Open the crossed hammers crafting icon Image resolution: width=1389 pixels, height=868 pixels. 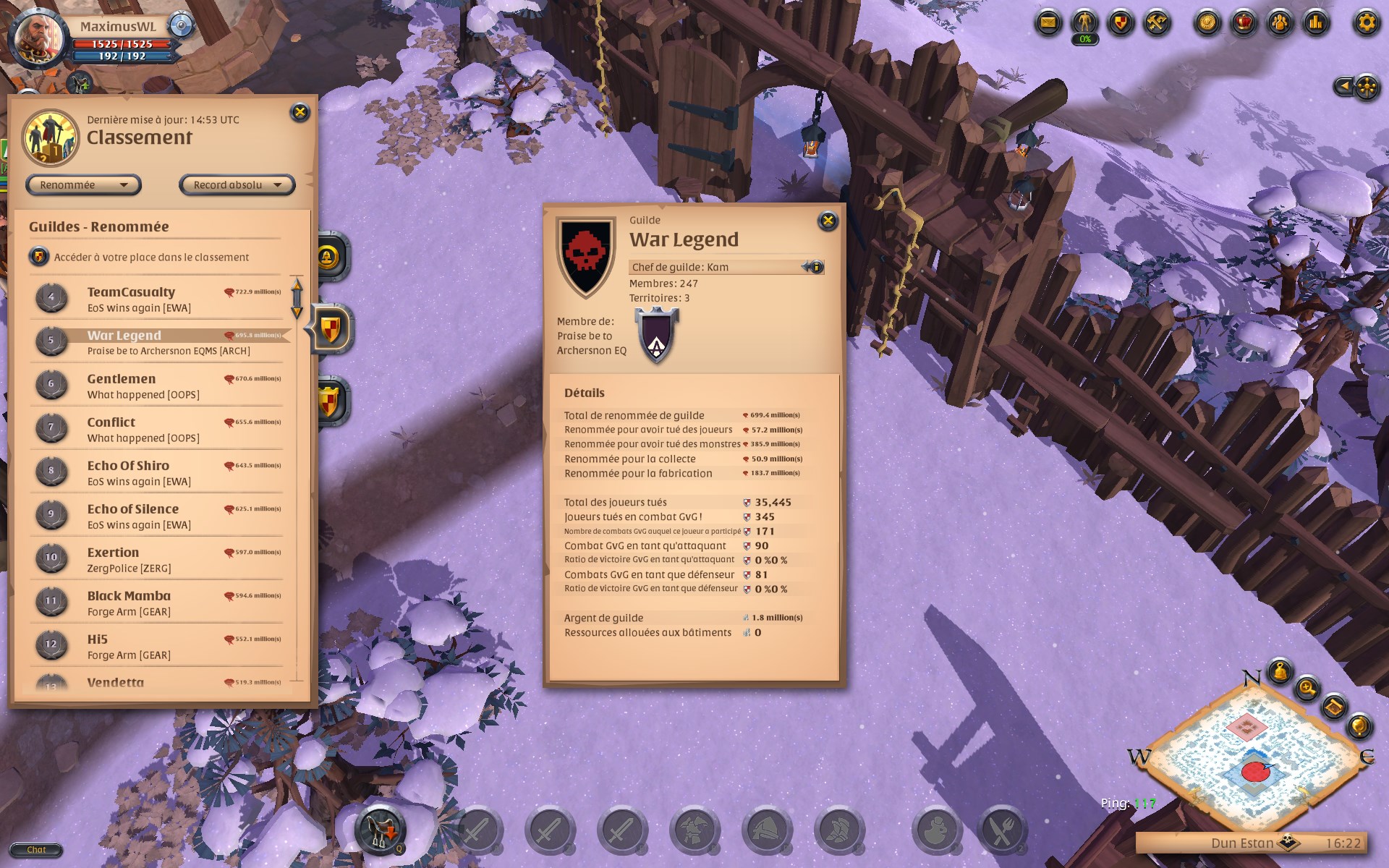(x=1157, y=23)
